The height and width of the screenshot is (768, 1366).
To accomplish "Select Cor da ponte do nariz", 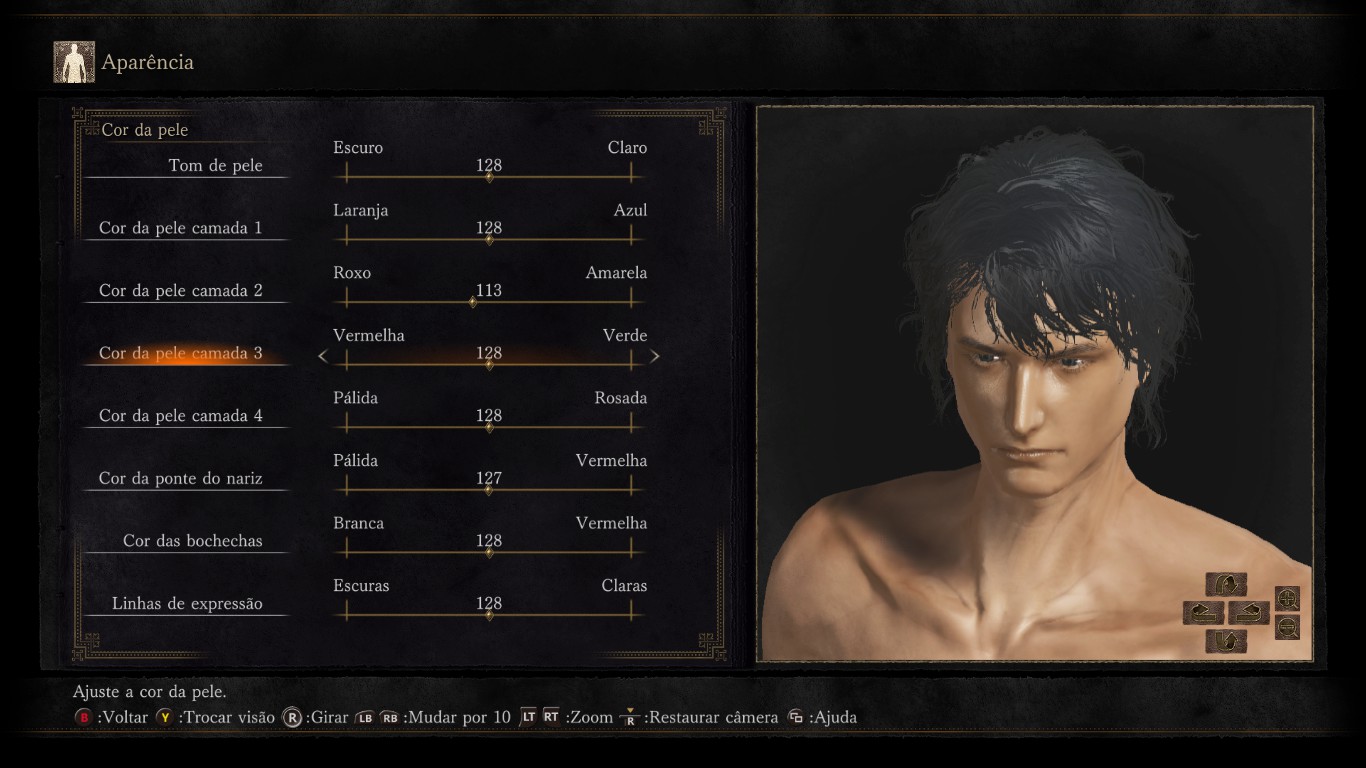I will (x=181, y=479).
